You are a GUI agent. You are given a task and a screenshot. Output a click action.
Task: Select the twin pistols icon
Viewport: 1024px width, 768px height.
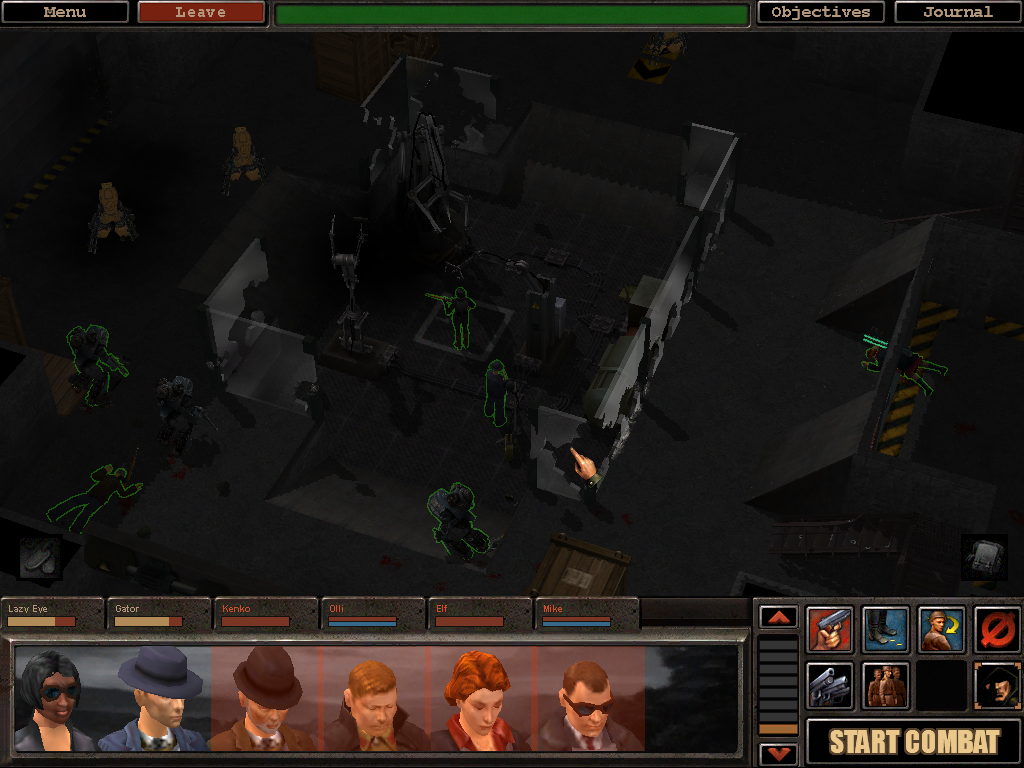point(830,686)
